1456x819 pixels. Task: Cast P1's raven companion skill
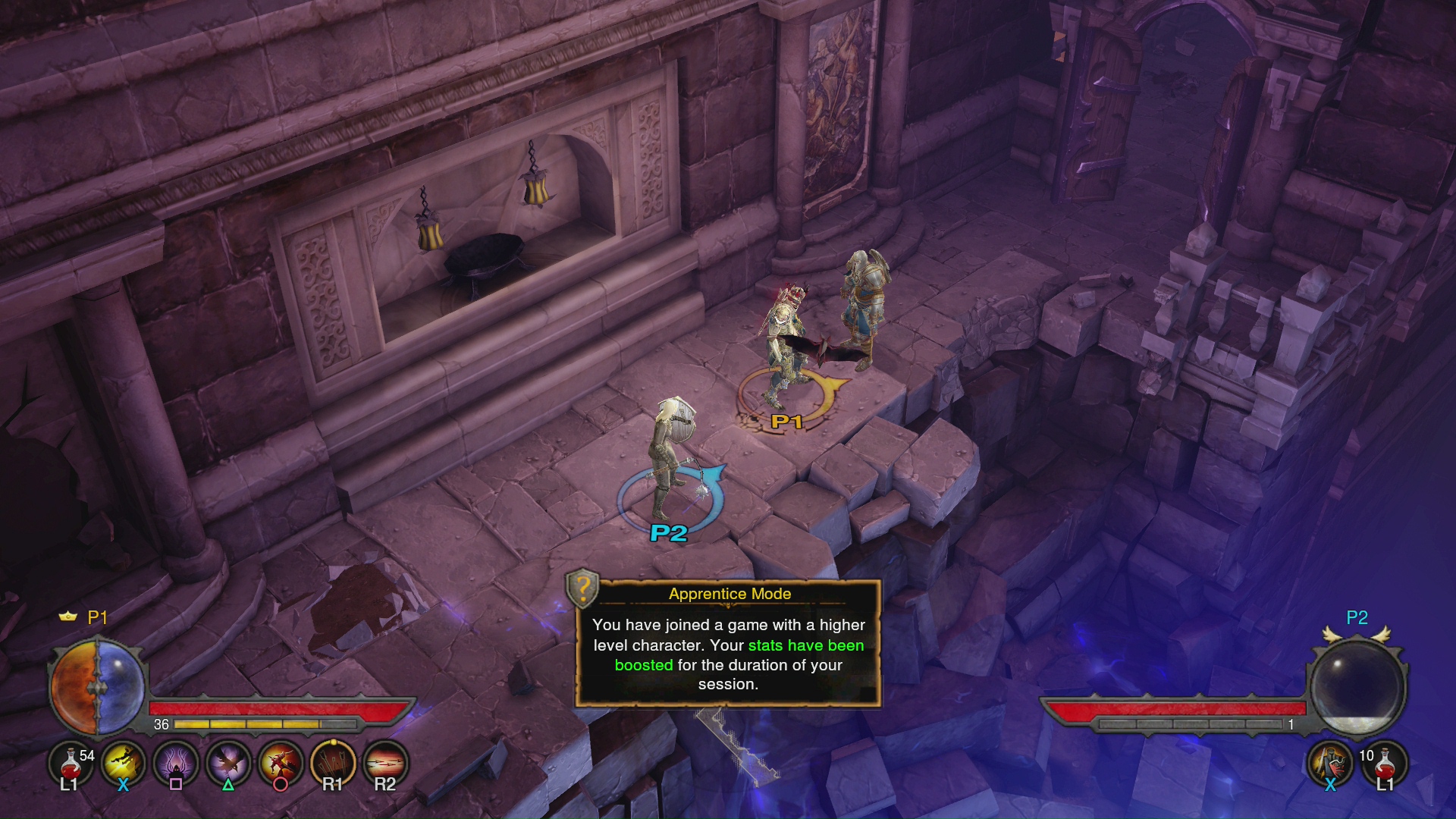228,763
